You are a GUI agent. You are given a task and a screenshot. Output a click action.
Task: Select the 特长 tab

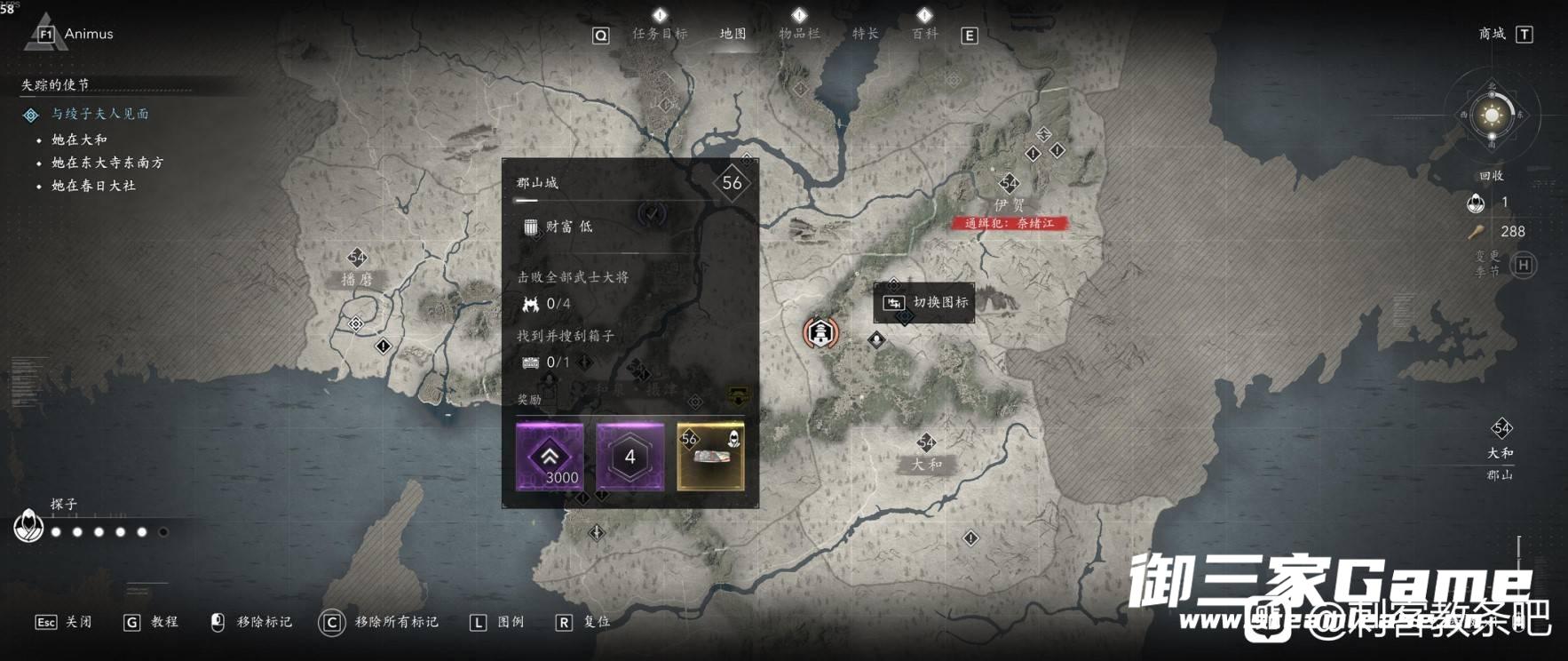865,34
